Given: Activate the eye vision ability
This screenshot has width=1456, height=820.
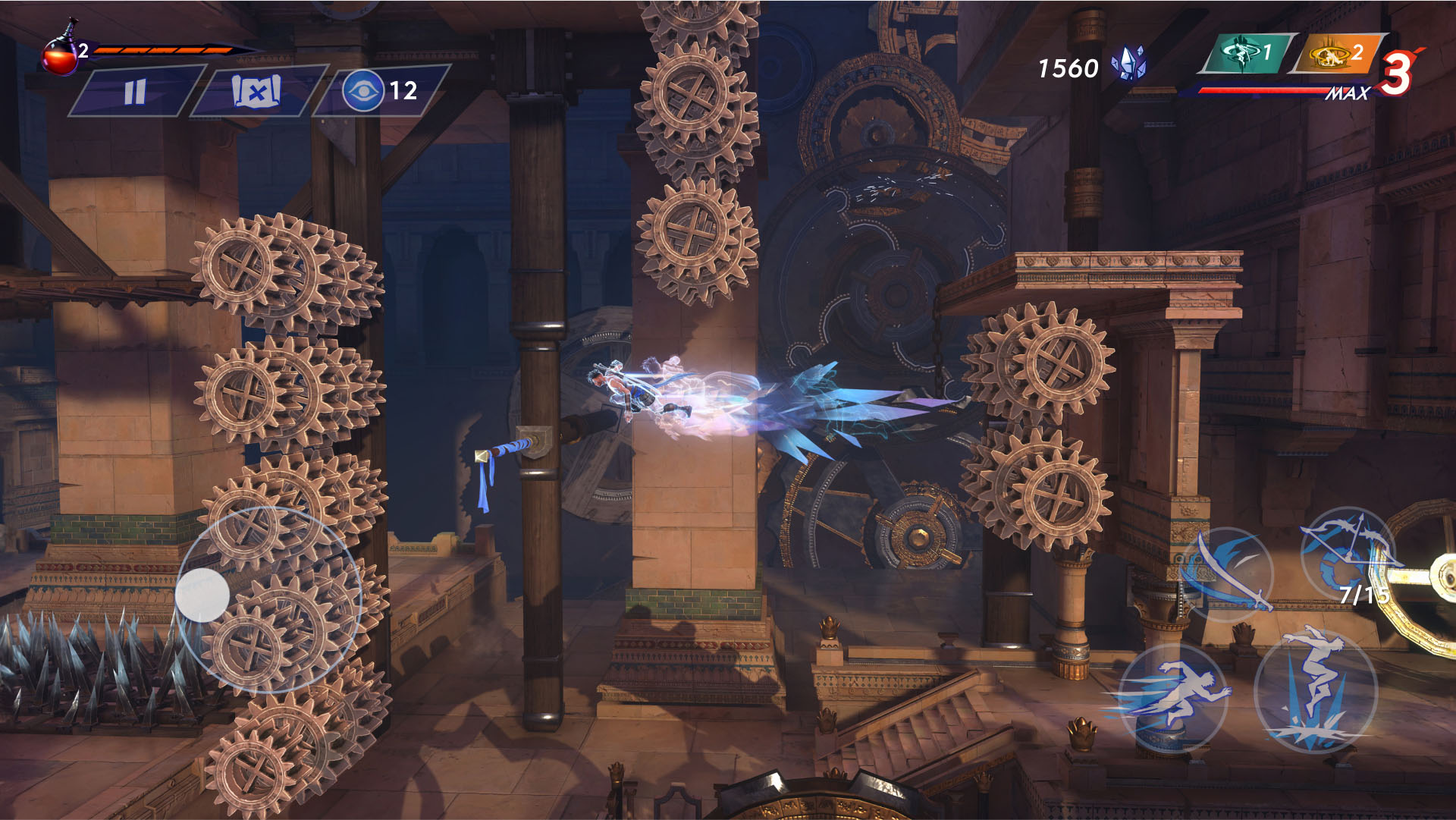Looking at the screenshot, I should [364, 91].
